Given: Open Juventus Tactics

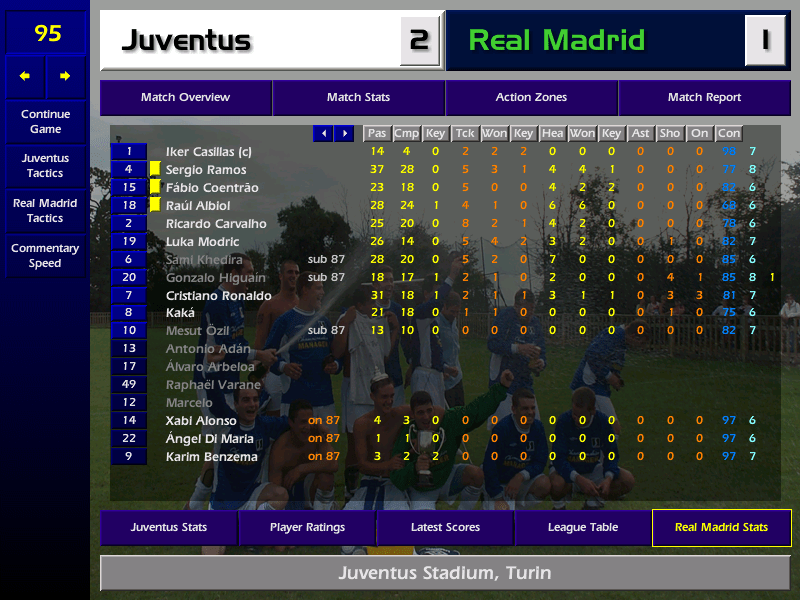Looking at the screenshot, I should point(45,165).
